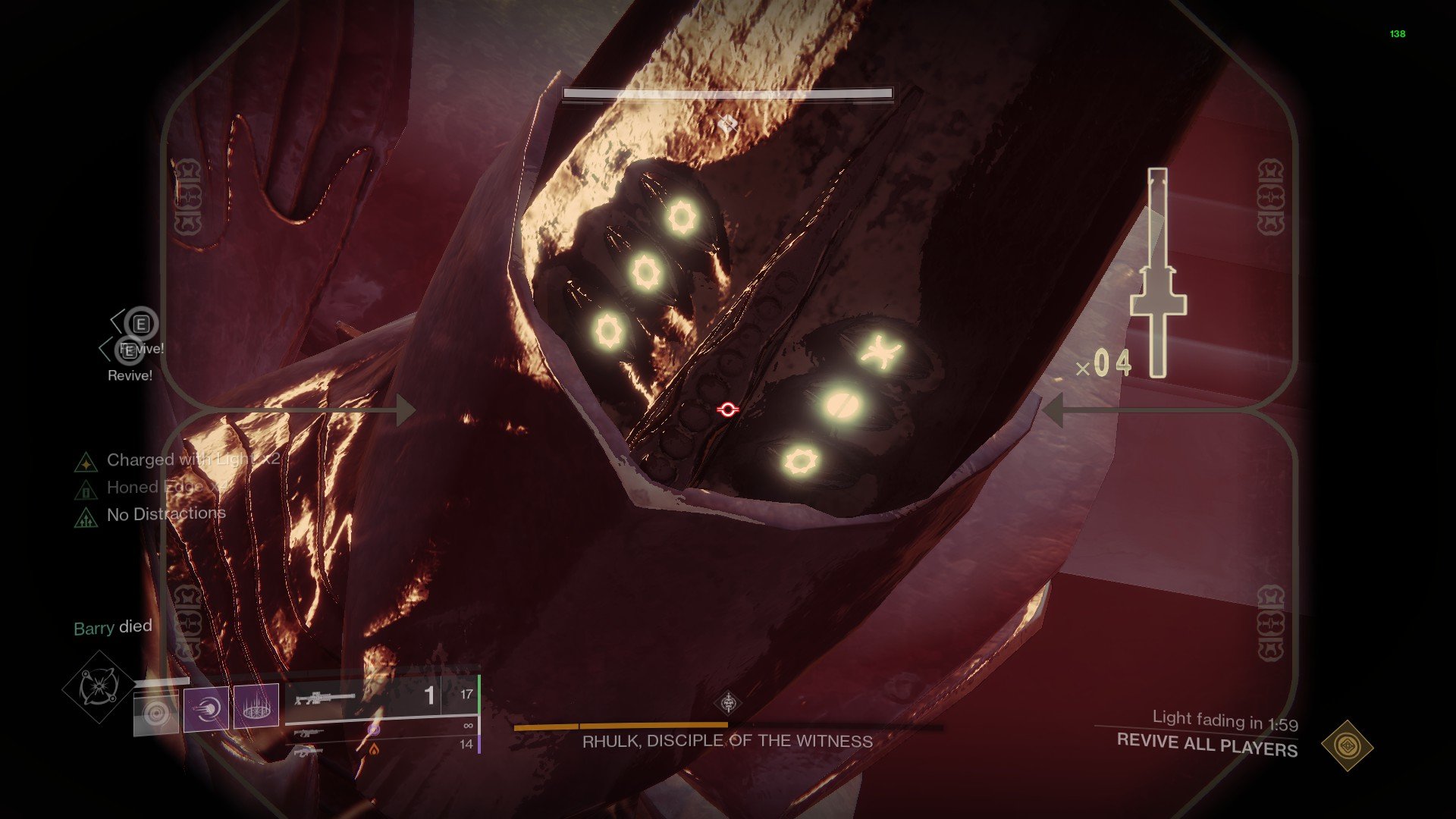Click the Well of Radiance buff icon
1456x819 pixels.
coord(257,705)
